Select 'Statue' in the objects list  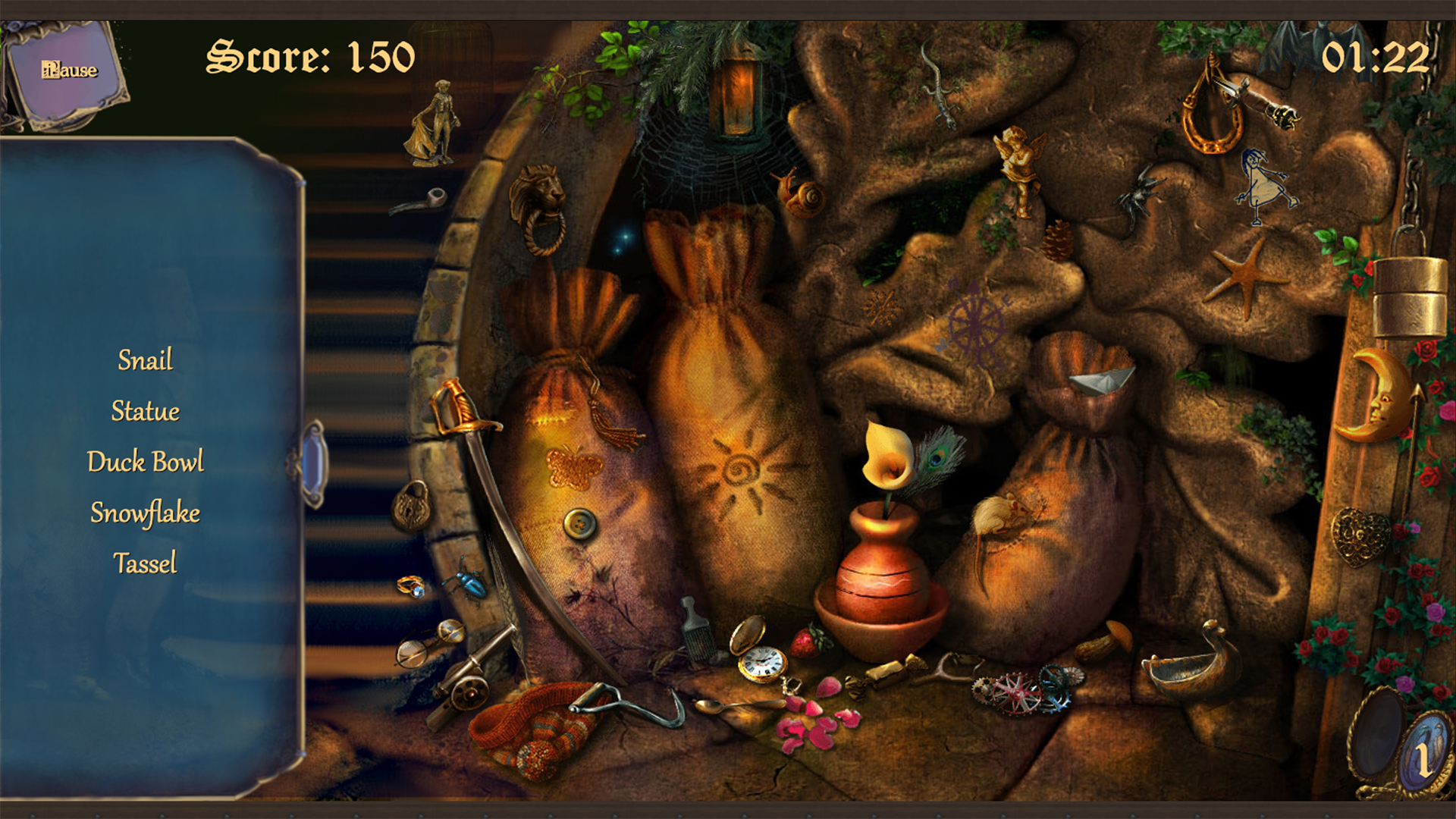[145, 412]
